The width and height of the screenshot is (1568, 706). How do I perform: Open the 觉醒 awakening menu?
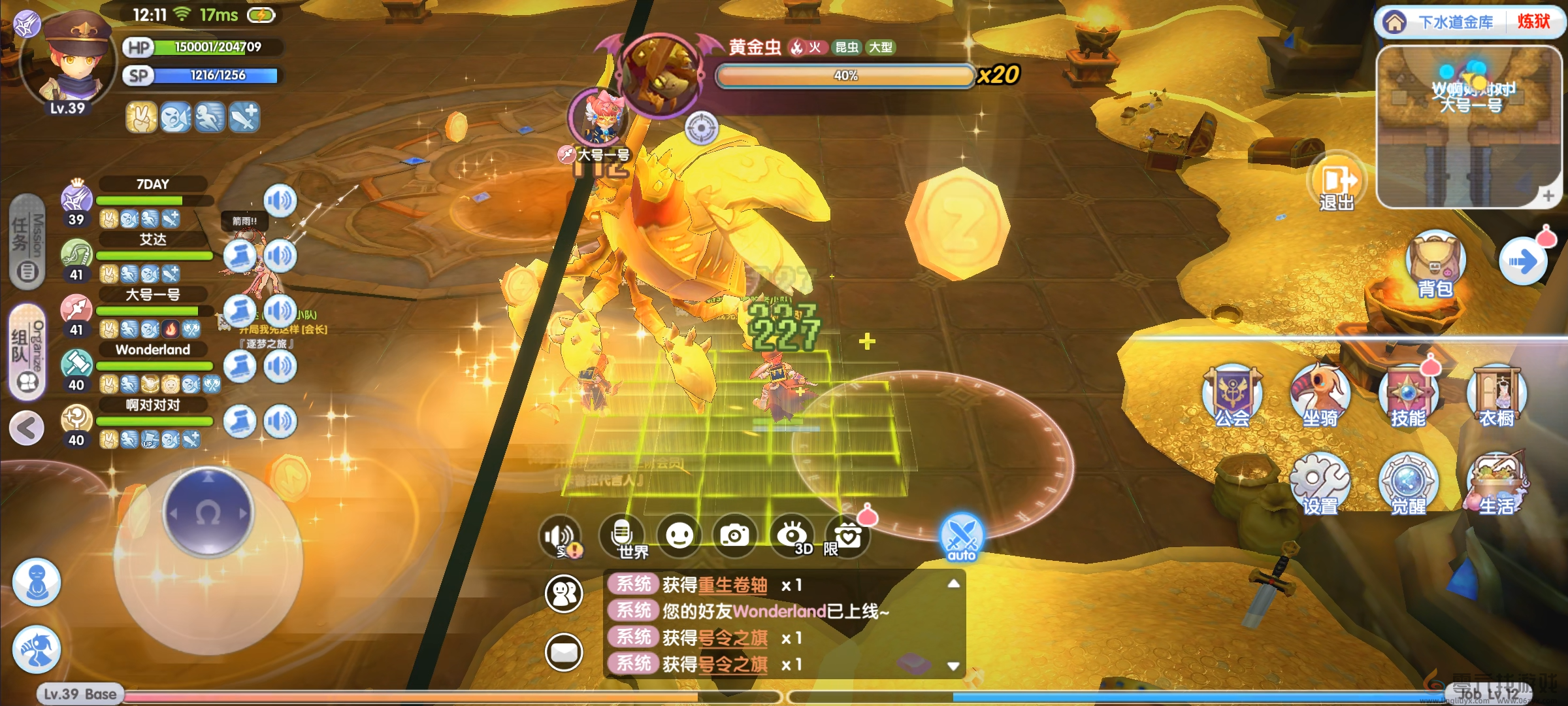pos(1408,484)
